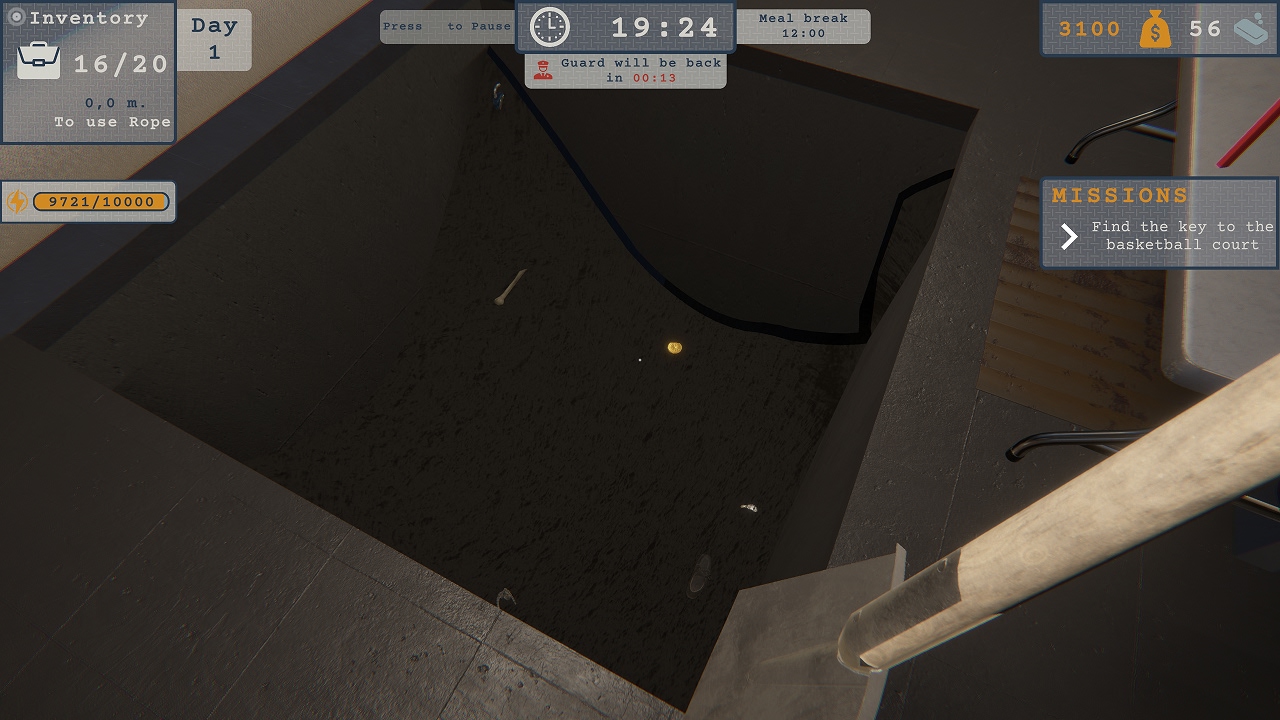Click the gold coin lying in the pit

pos(674,346)
